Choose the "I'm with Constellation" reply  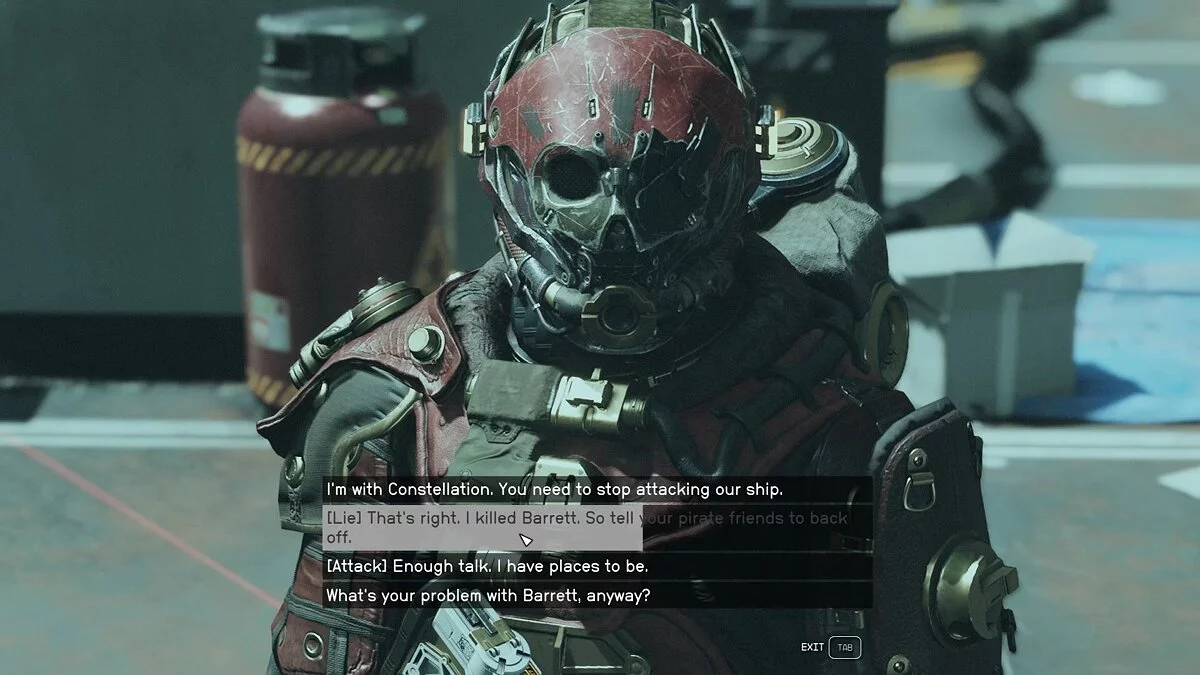[554, 490]
